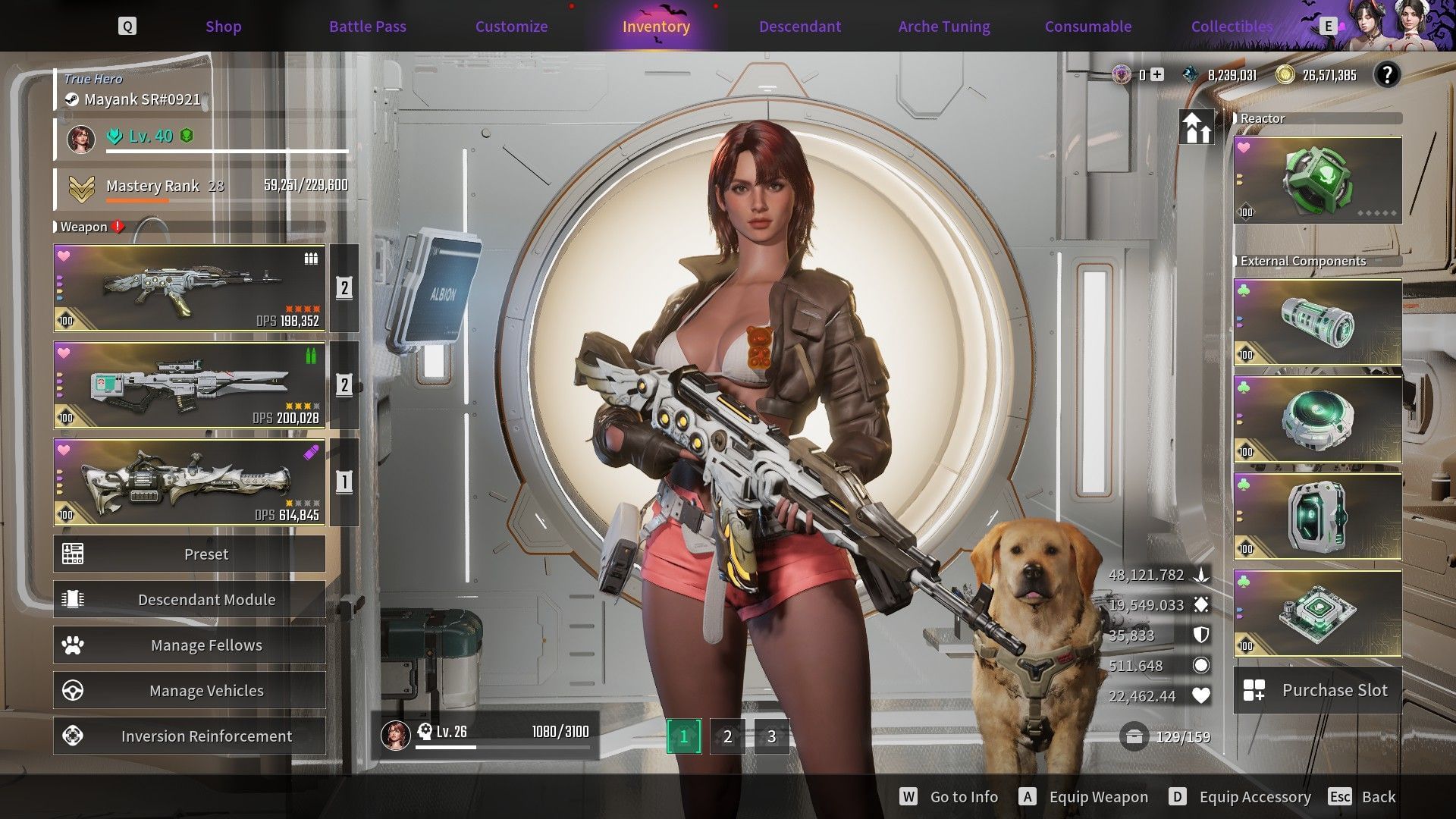Switch to the Arche Tuning tab
The height and width of the screenshot is (819, 1456).
[x=943, y=26]
